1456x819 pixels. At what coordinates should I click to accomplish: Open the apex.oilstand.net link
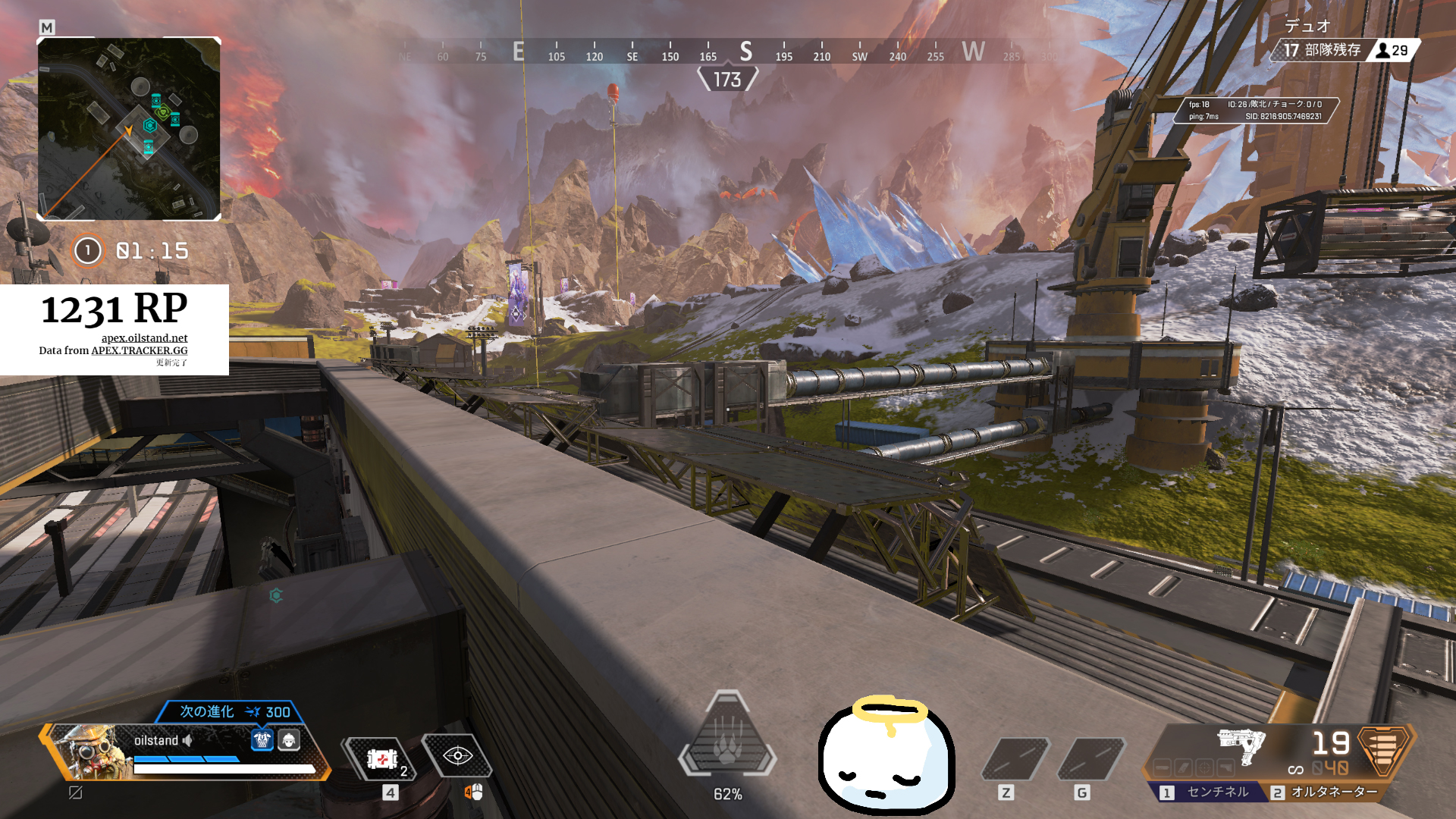click(x=146, y=339)
